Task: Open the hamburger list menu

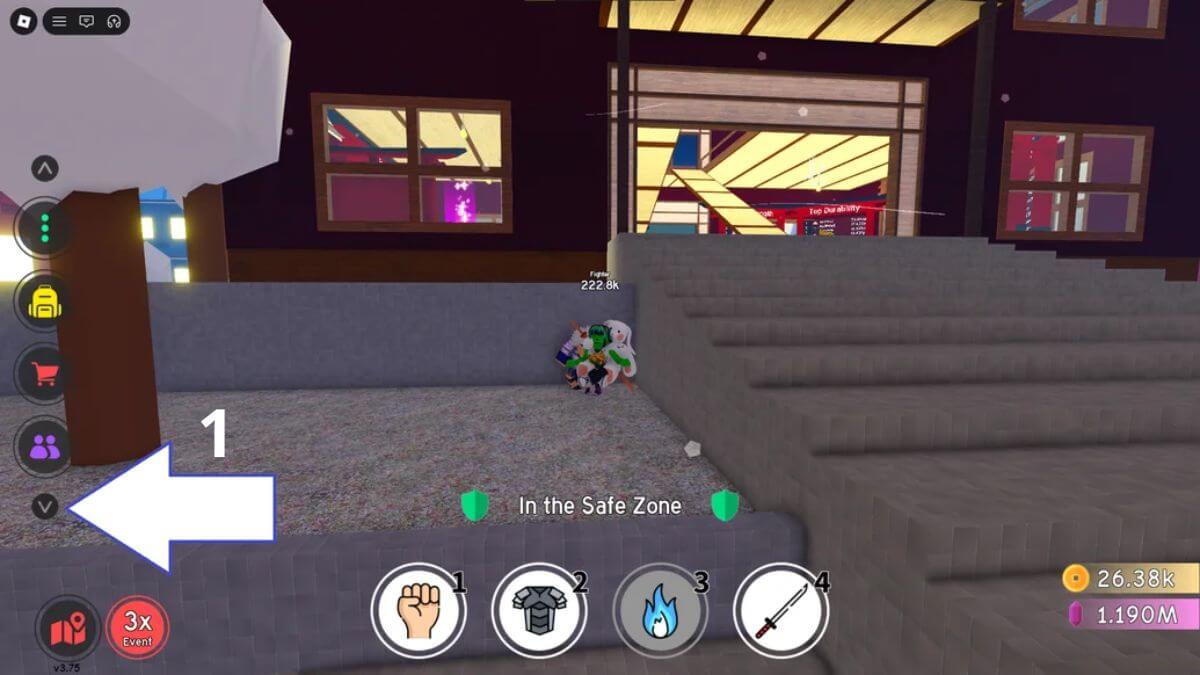Action: pos(60,21)
